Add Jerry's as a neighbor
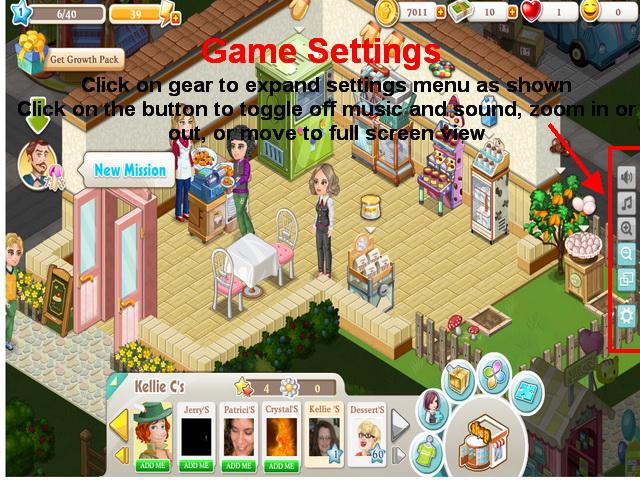This screenshot has height=480, width=640. (x=194, y=465)
